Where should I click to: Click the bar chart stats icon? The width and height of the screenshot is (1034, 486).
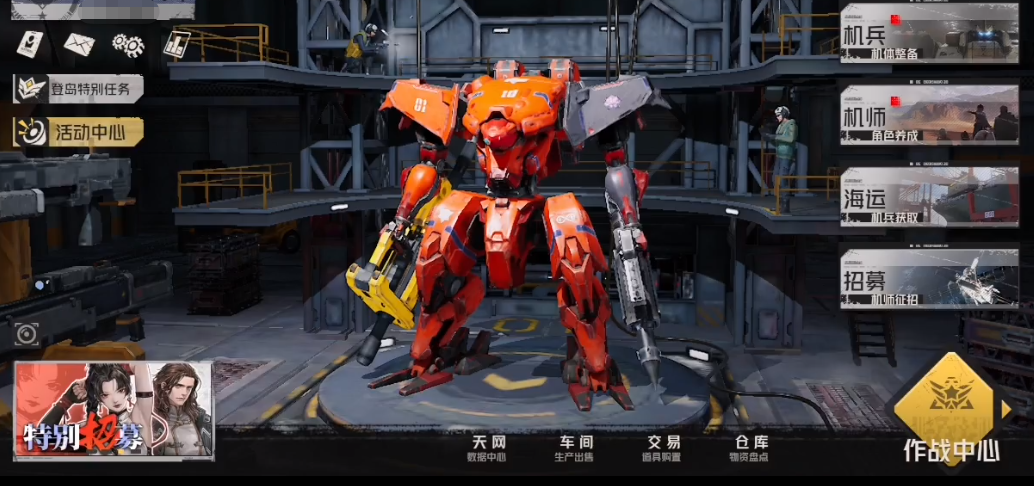(x=177, y=44)
